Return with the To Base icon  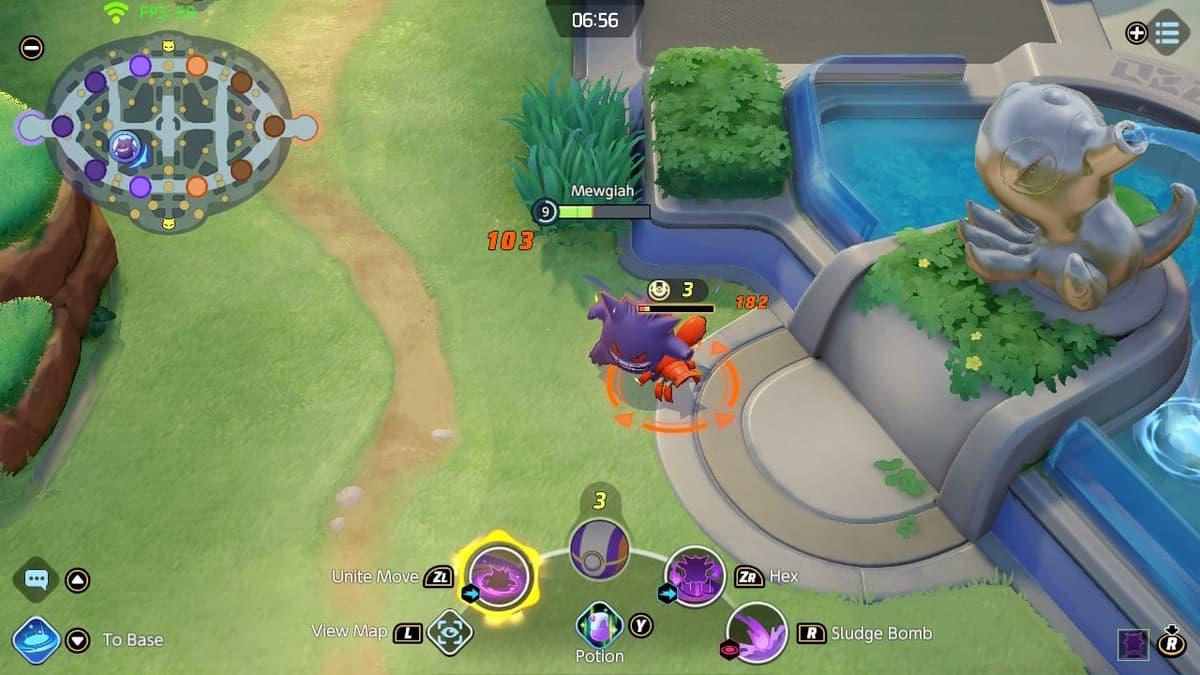pyautogui.click(x=36, y=640)
